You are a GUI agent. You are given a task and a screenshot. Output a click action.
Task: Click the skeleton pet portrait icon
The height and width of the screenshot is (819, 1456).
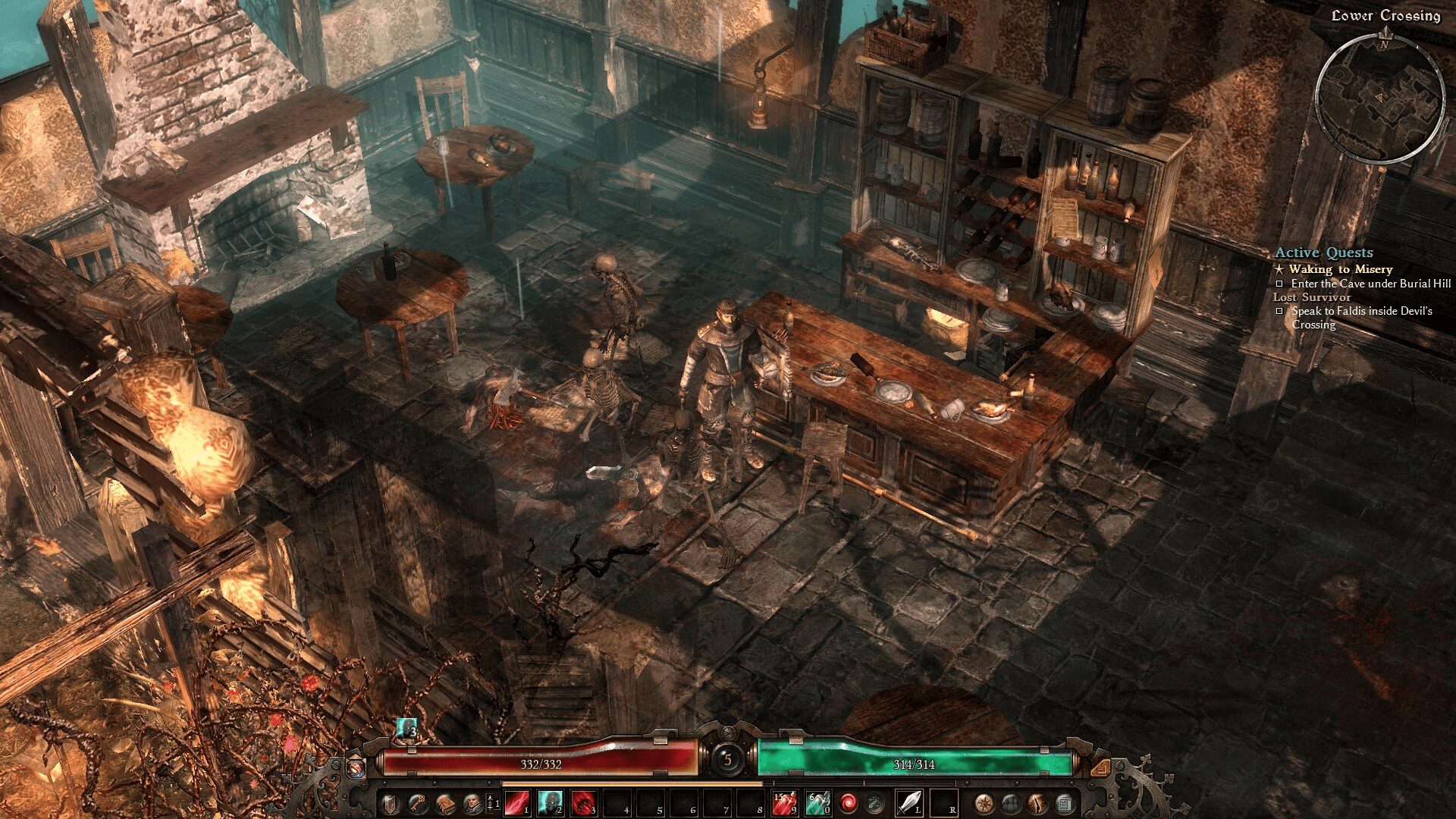[x=407, y=728]
